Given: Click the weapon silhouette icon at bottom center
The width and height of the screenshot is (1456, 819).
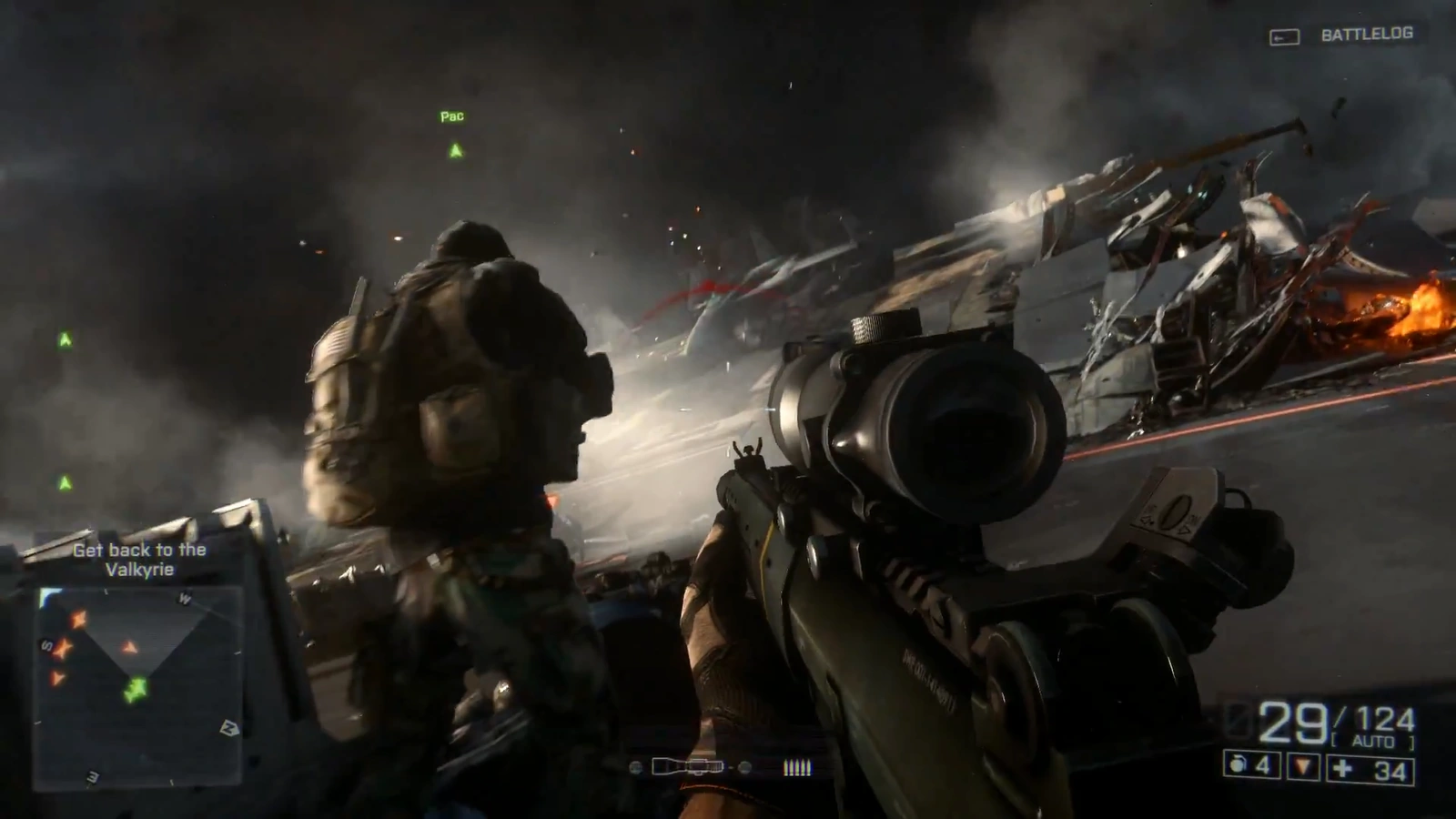Looking at the screenshot, I should pos(687,766).
